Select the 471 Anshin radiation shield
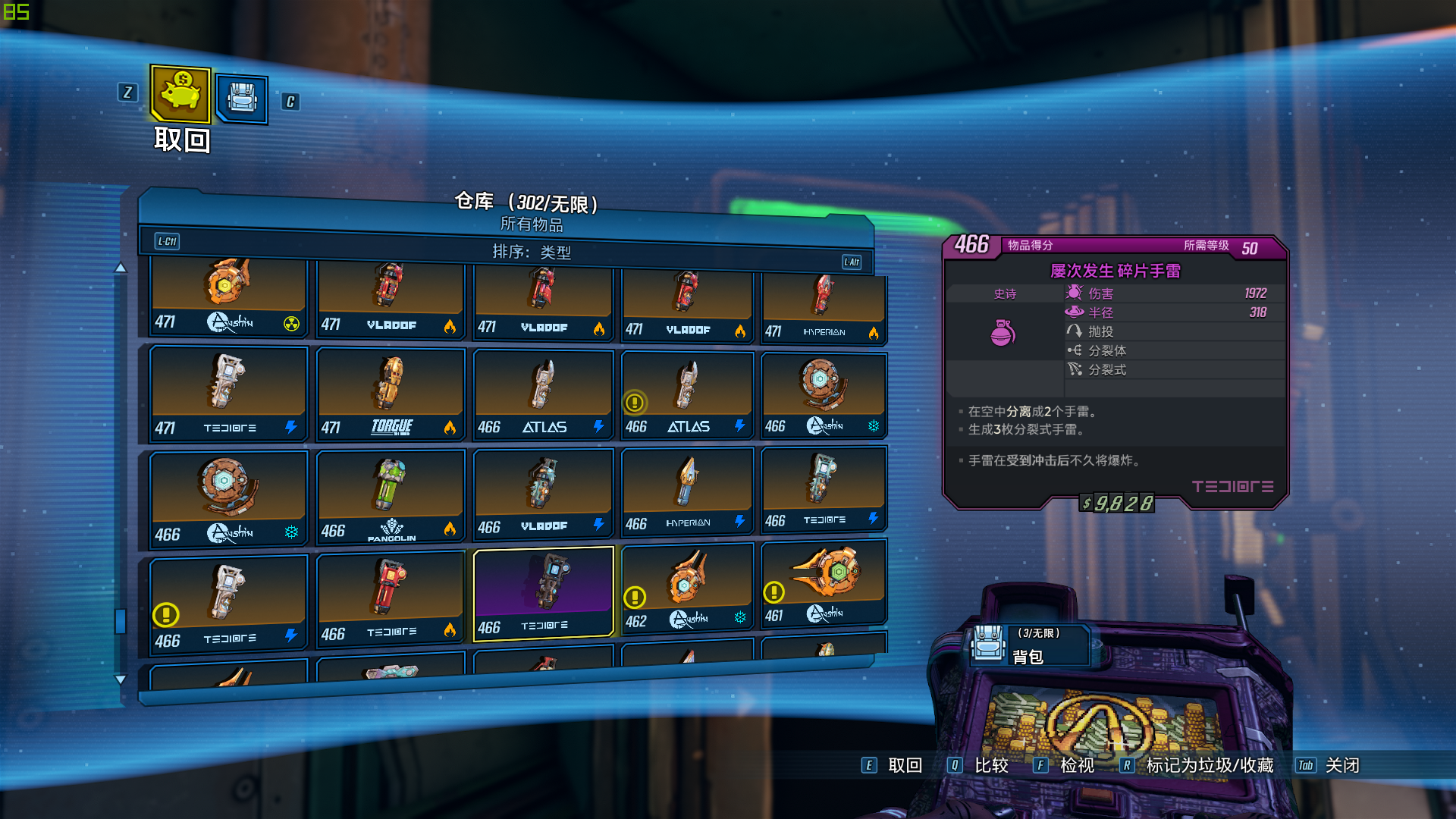The width and height of the screenshot is (1456, 819). coord(227,296)
